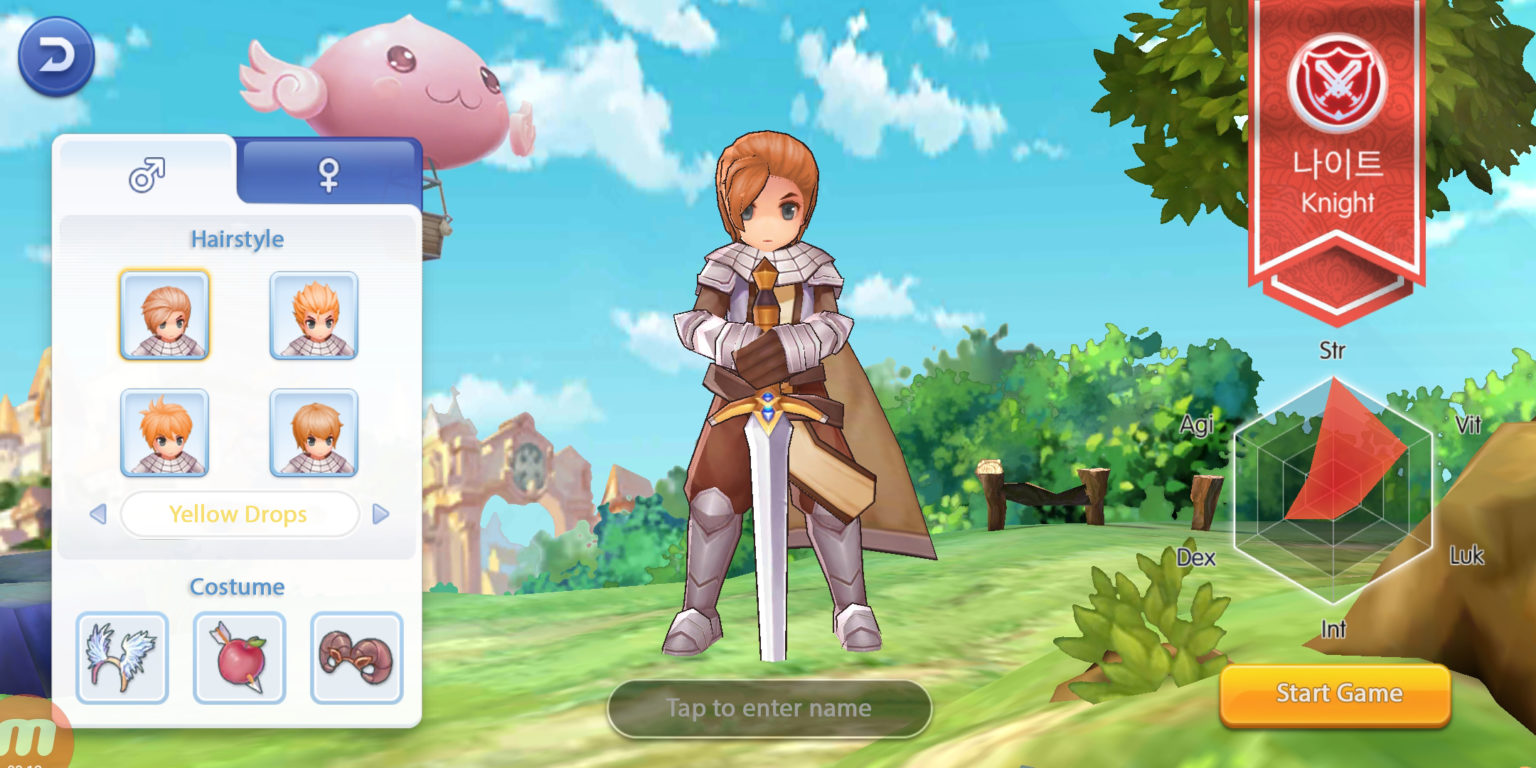The width and height of the screenshot is (1536, 768).
Task: Click the right arrow beside Yellow Drops
Action: click(381, 514)
